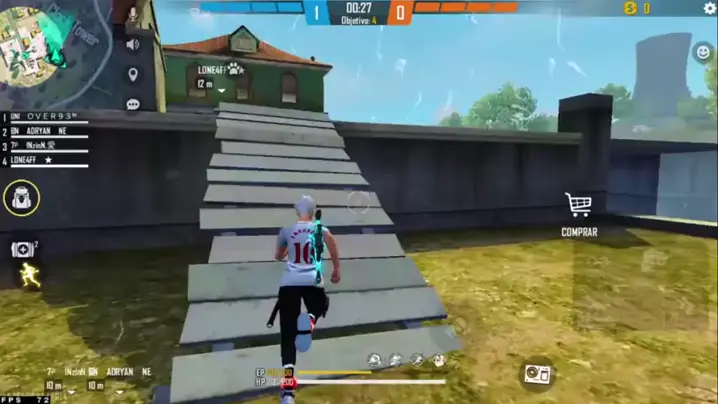Tap the map location pin icon

pyautogui.click(x=132, y=75)
